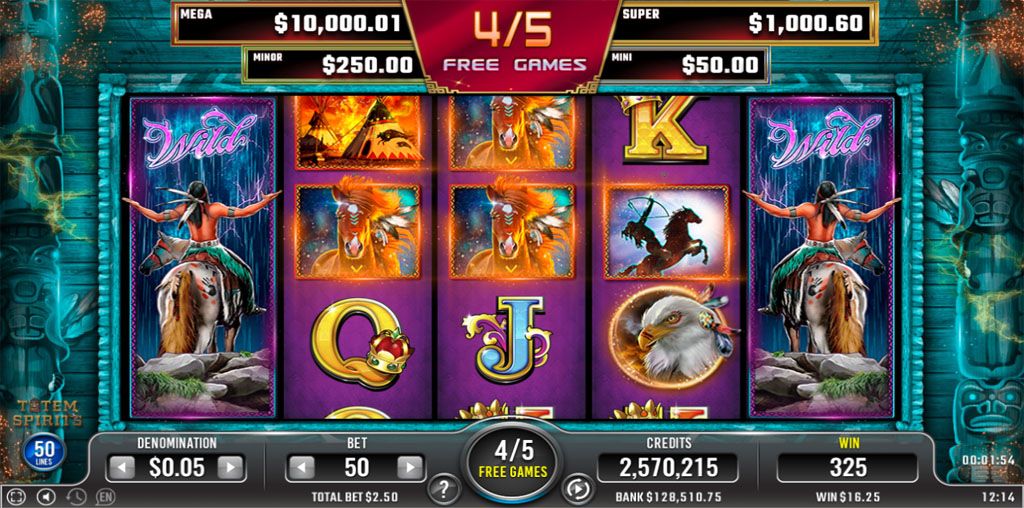The width and height of the screenshot is (1024, 508).
Task: Toggle fullscreen with the corner-brackets icon
Action: tap(15, 496)
